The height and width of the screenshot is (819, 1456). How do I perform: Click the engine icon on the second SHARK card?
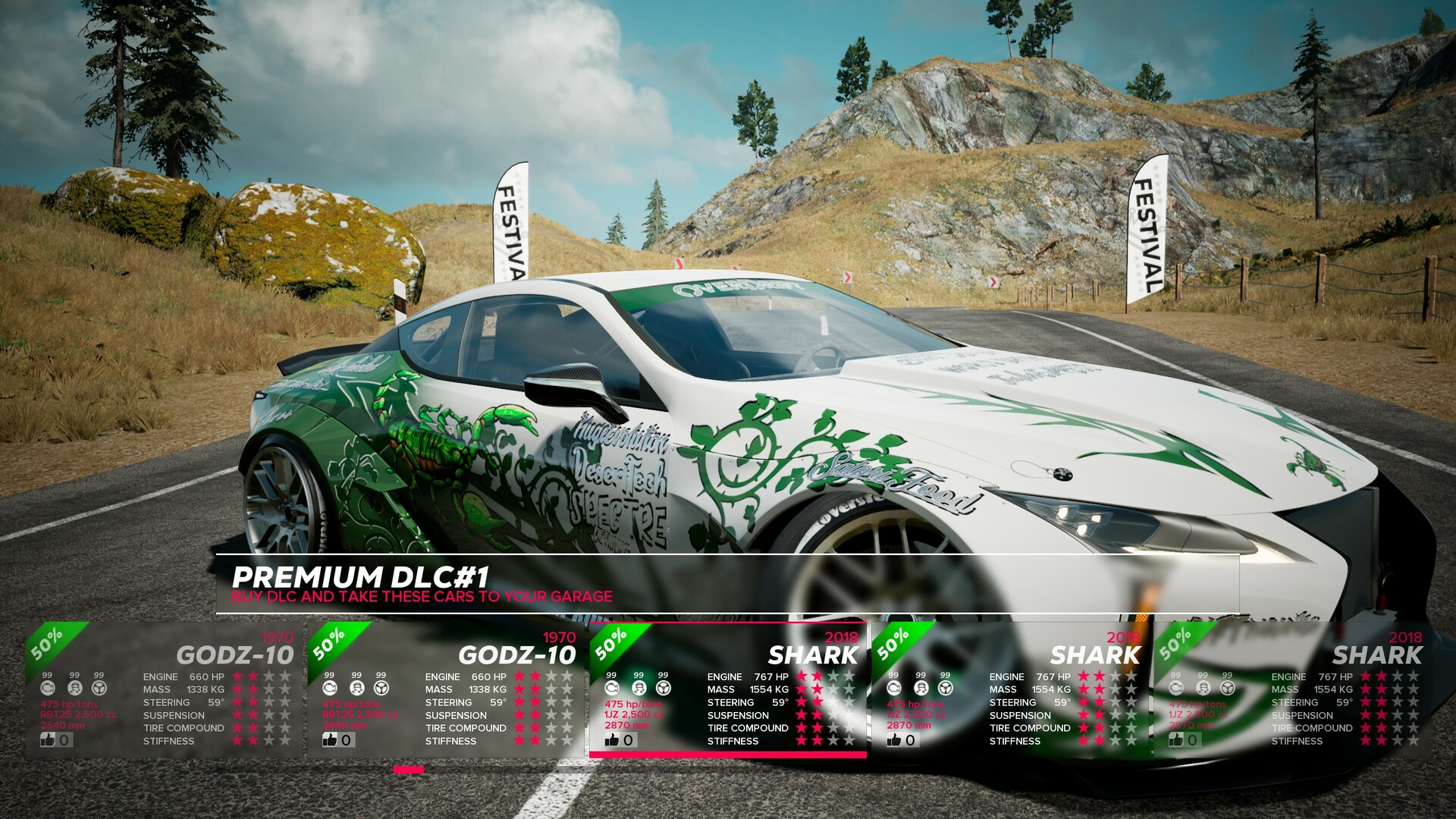click(893, 686)
